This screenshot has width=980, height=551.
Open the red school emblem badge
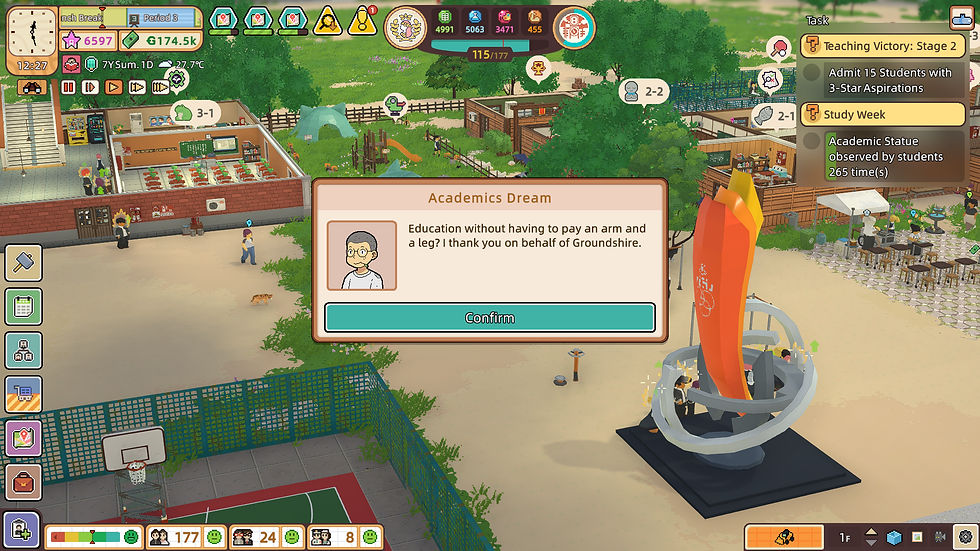point(573,27)
